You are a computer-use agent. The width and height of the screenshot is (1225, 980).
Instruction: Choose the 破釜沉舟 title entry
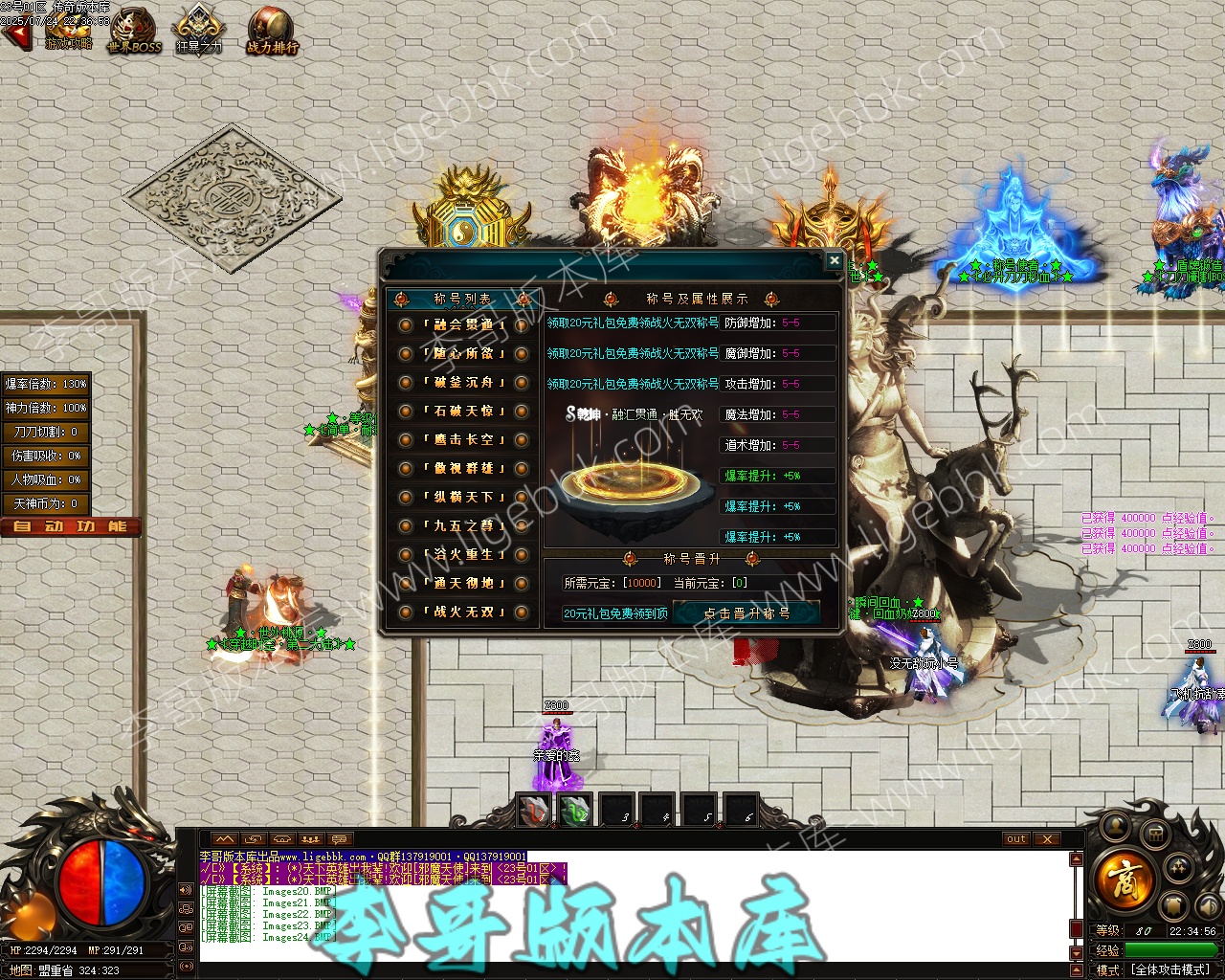click(463, 383)
